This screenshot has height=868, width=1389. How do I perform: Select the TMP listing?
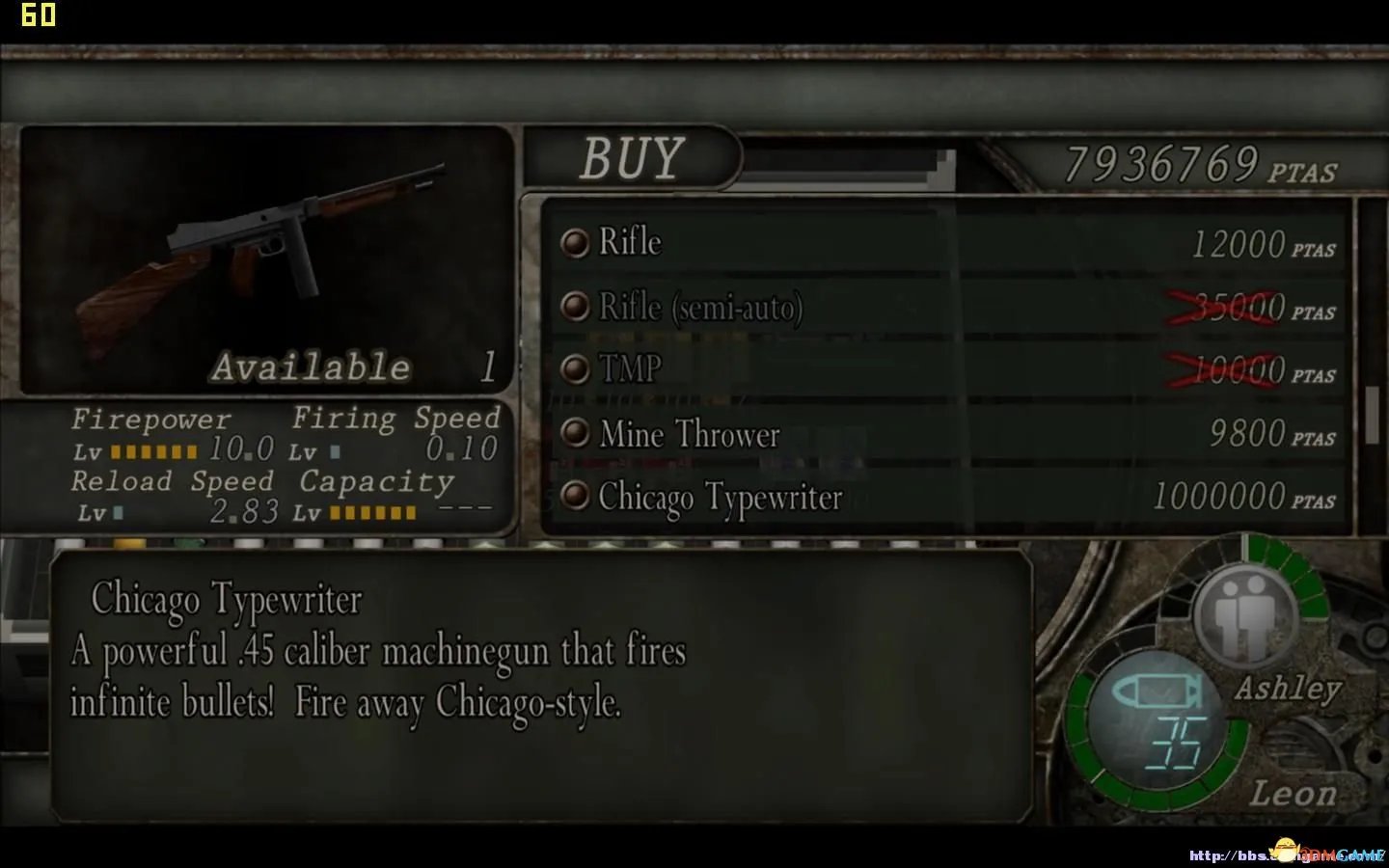point(630,369)
